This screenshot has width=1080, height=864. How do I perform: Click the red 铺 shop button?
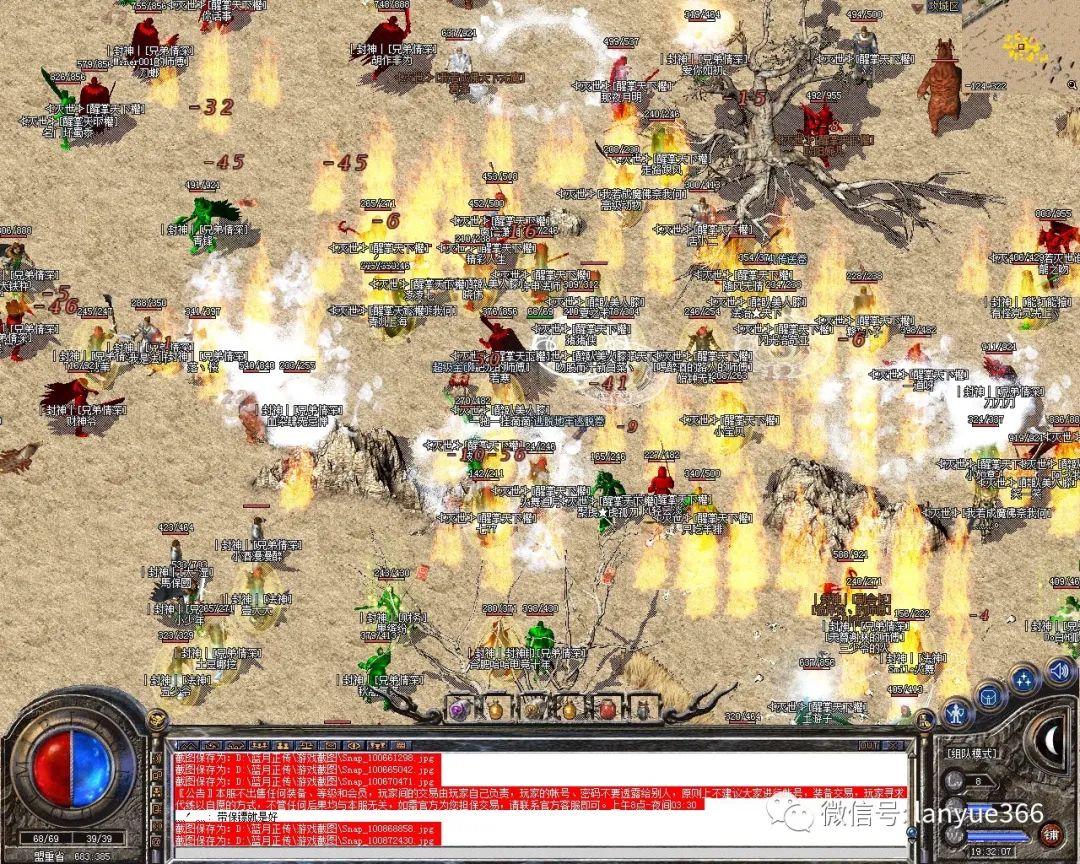1051,834
